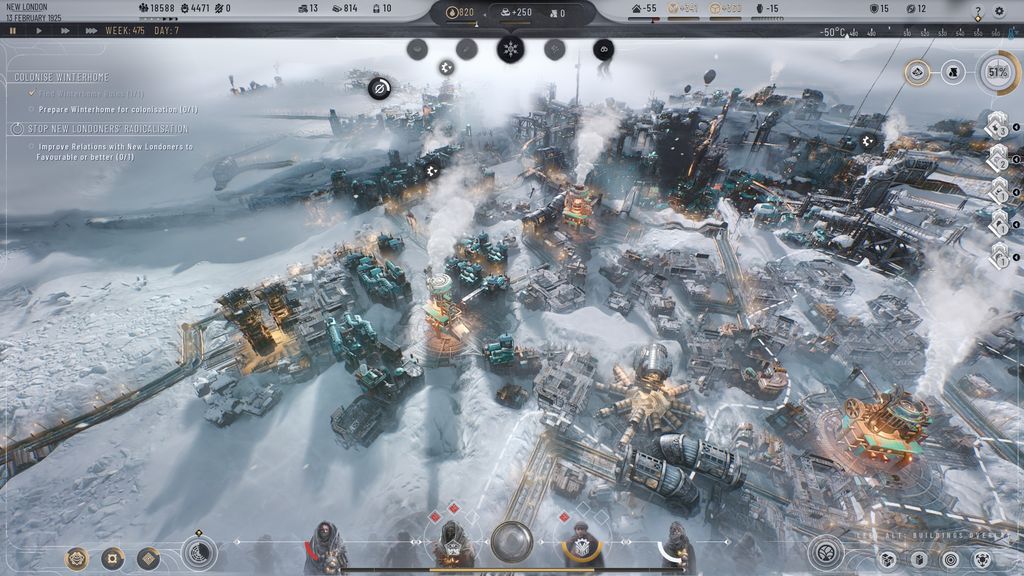The height and width of the screenshot is (576, 1024).
Task: Select the rightmost faction leader portrait
Action: pyautogui.click(x=679, y=546)
